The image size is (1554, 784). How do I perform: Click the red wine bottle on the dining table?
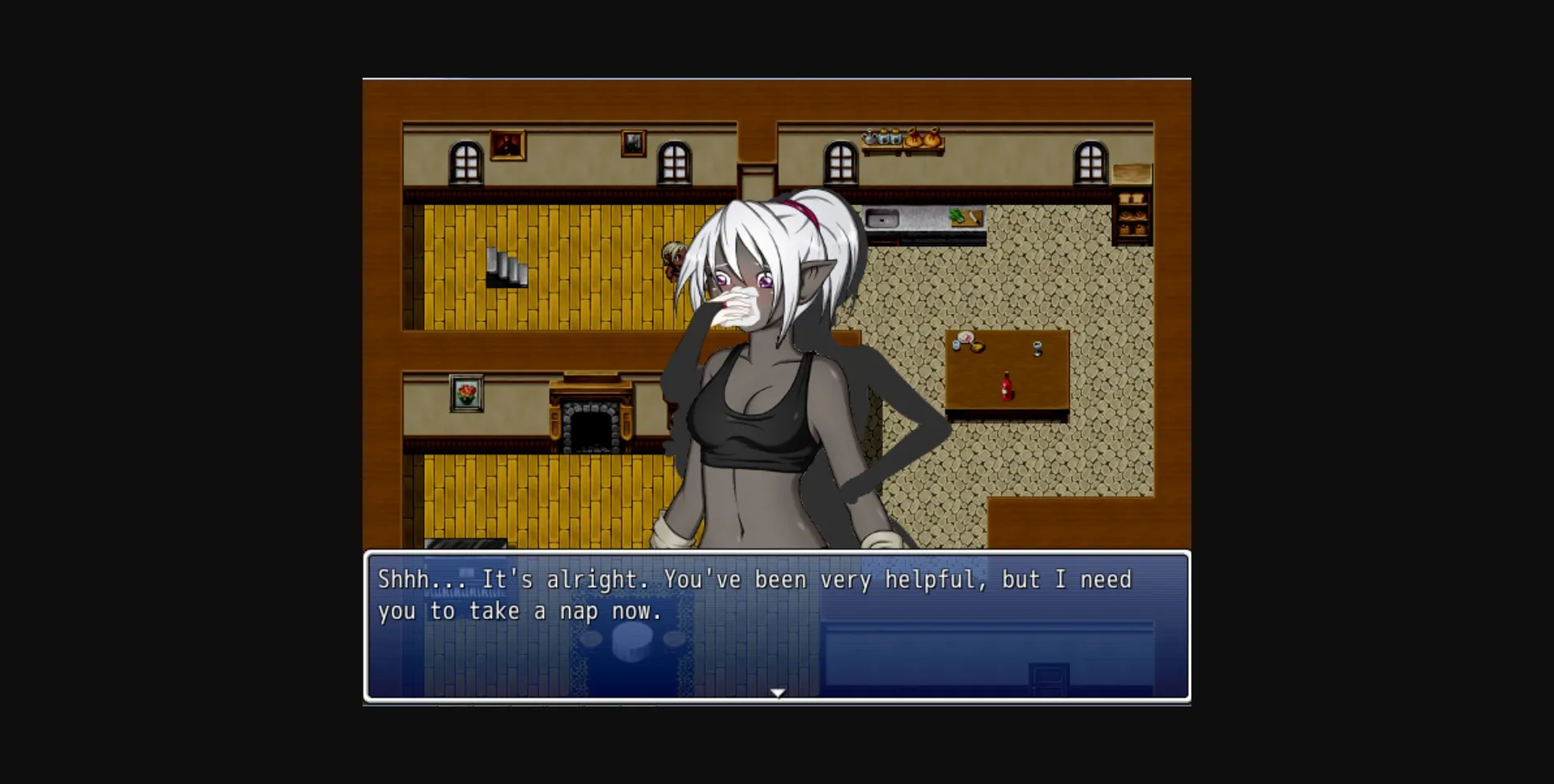[x=1007, y=385]
